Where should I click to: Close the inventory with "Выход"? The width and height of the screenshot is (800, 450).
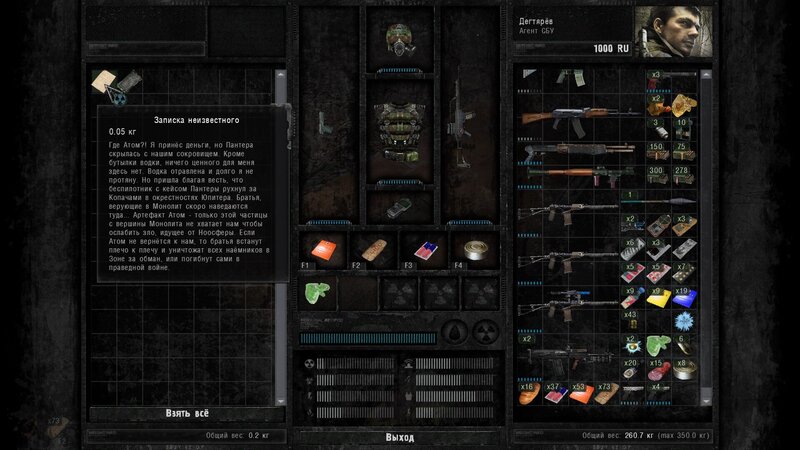coord(400,437)
